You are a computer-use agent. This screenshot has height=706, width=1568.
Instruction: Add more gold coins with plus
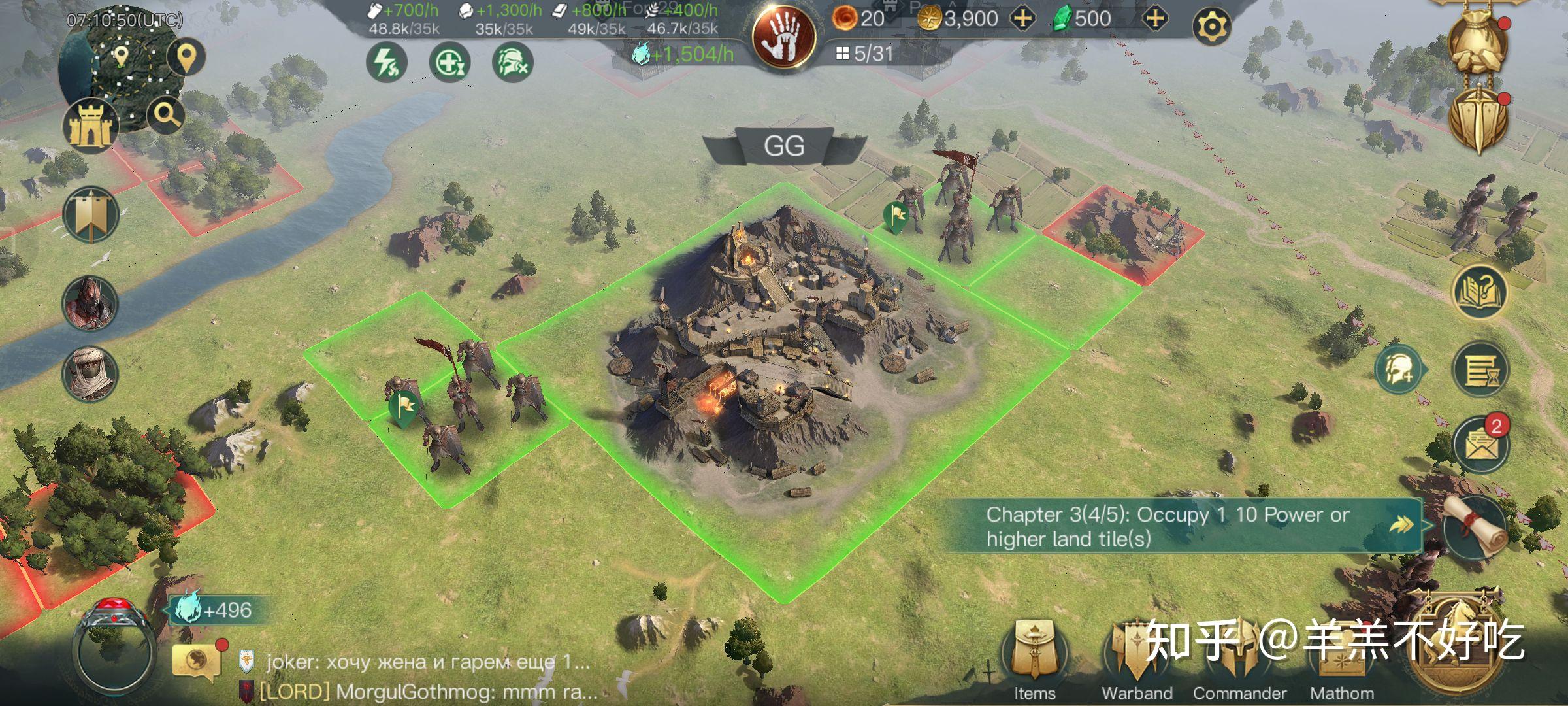pyautogui.click(x=1022, y=18)
